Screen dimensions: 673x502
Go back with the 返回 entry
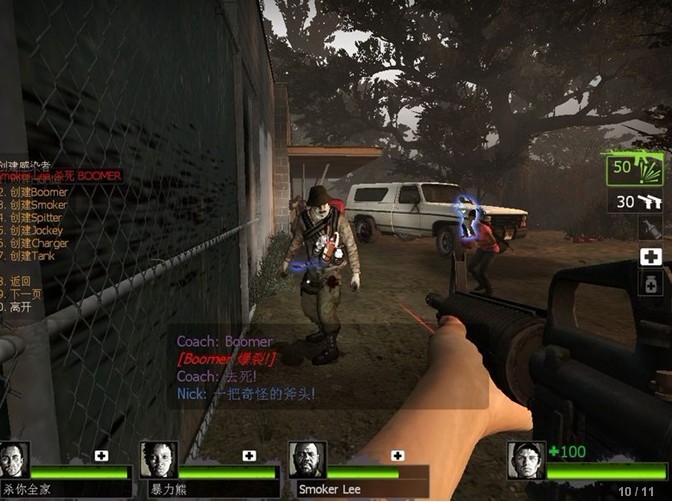[20, 282]
